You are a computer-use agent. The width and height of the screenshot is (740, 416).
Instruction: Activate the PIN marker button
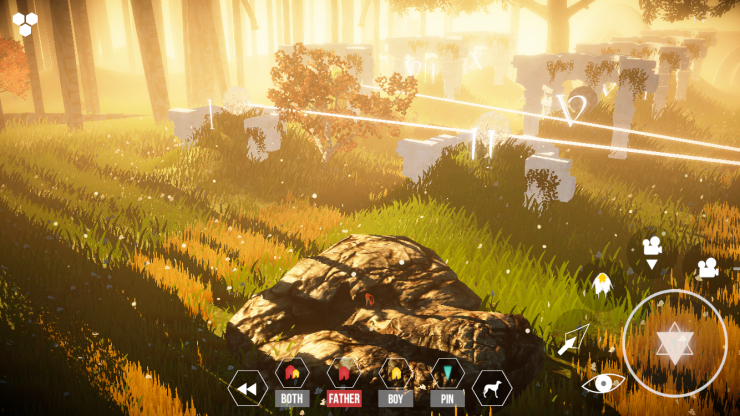pos(447,382)
